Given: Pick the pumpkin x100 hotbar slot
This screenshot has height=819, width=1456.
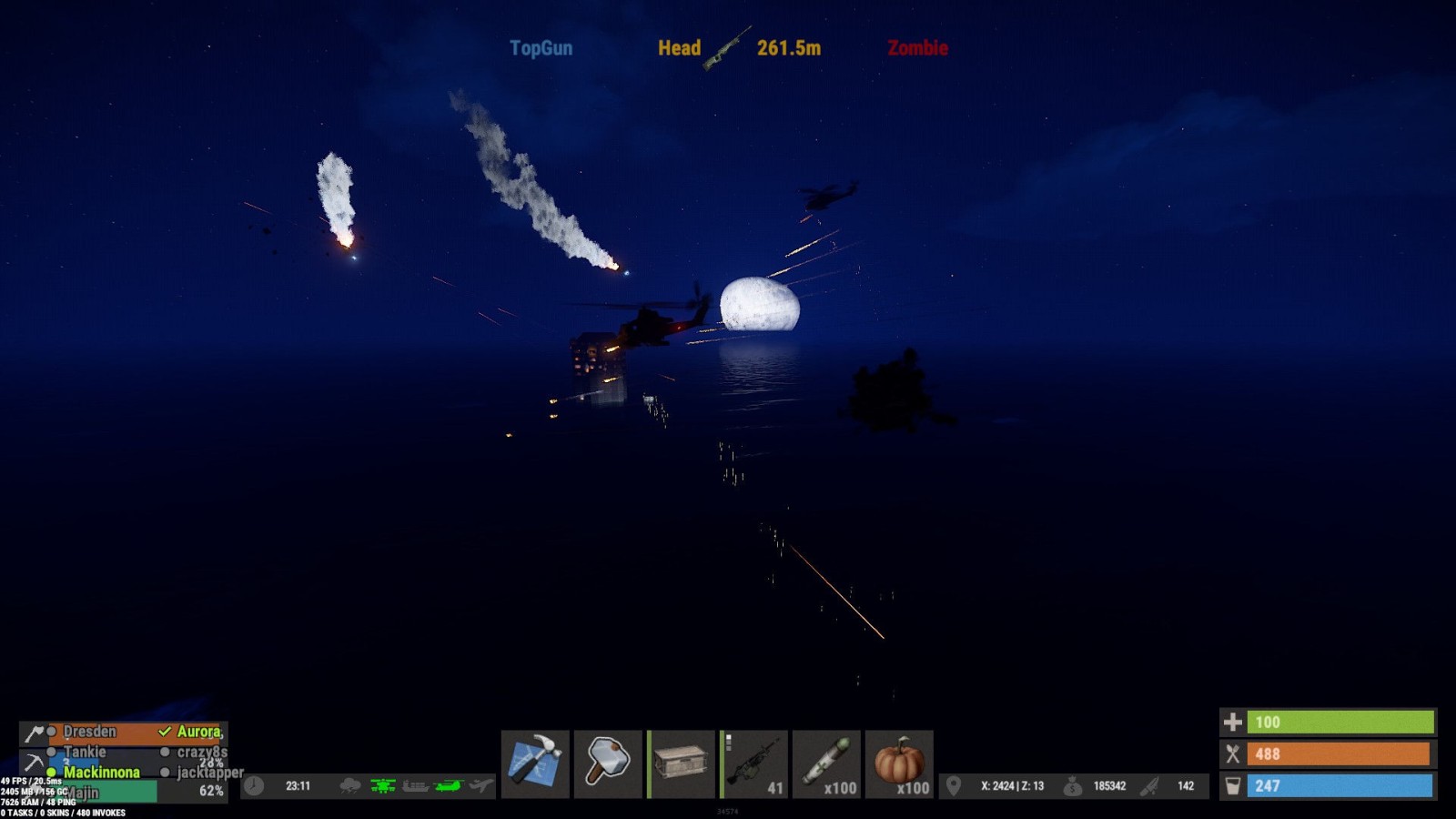Looking at the screenshot, I should click(x=899, y=763).
